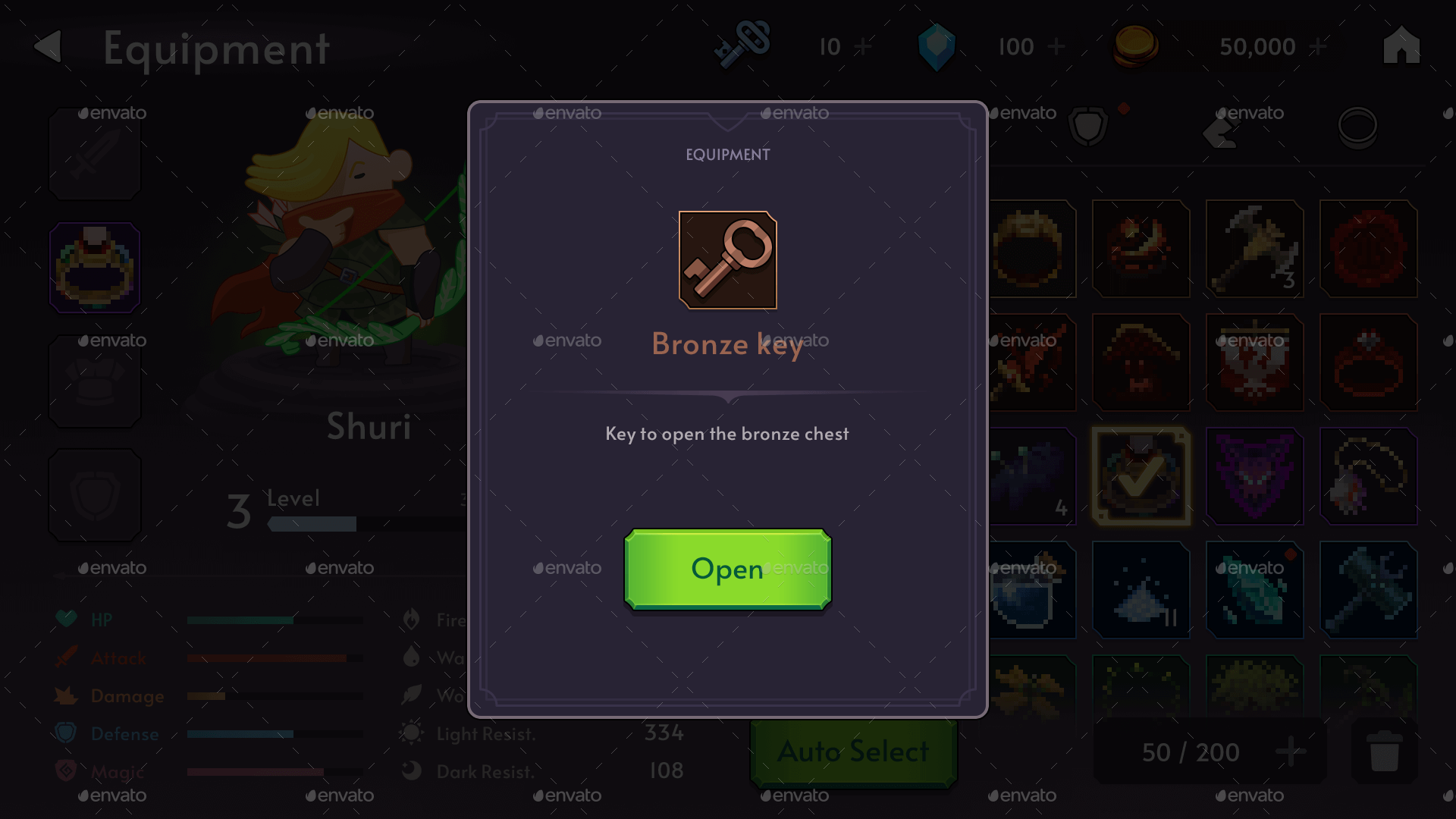This screenshot has width=1456, height=819.
Task: Click the back chevron next to Equipment title
Action: tap(47, 47)
